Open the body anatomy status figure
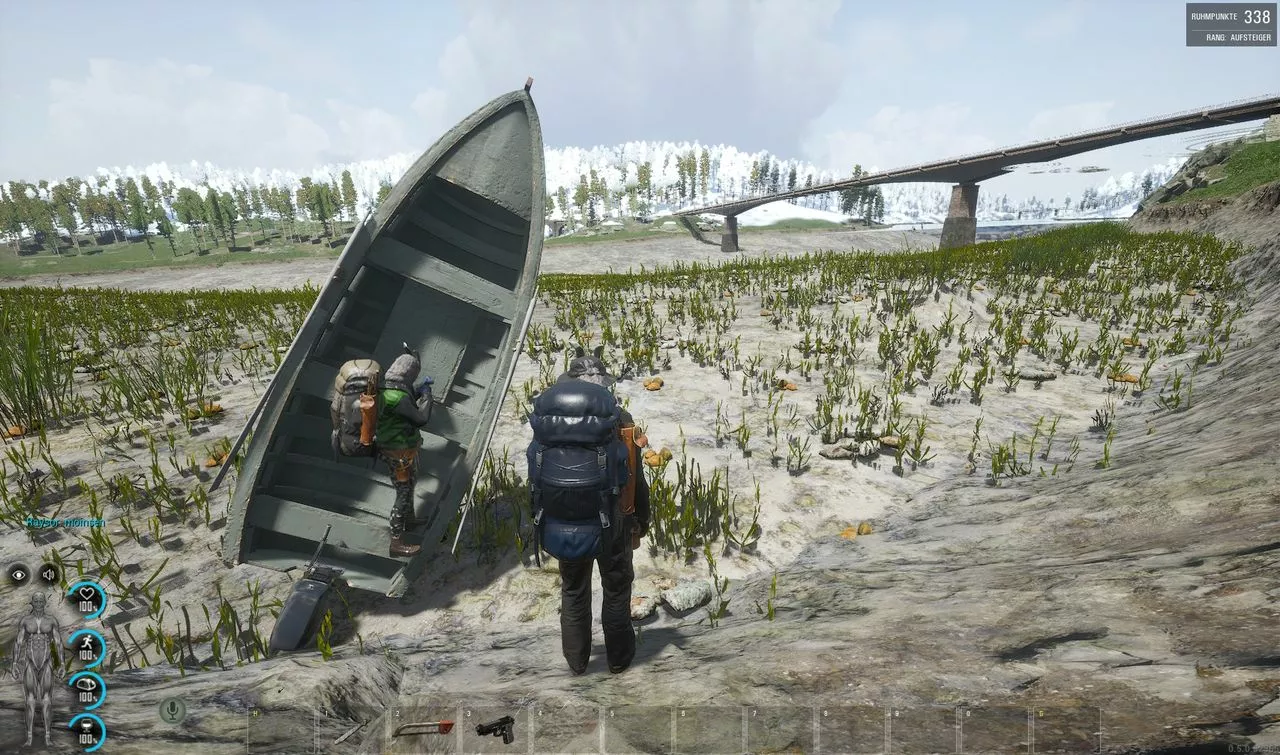The width and height of the screenshot is (1280, 755). (x=38, y=665)
